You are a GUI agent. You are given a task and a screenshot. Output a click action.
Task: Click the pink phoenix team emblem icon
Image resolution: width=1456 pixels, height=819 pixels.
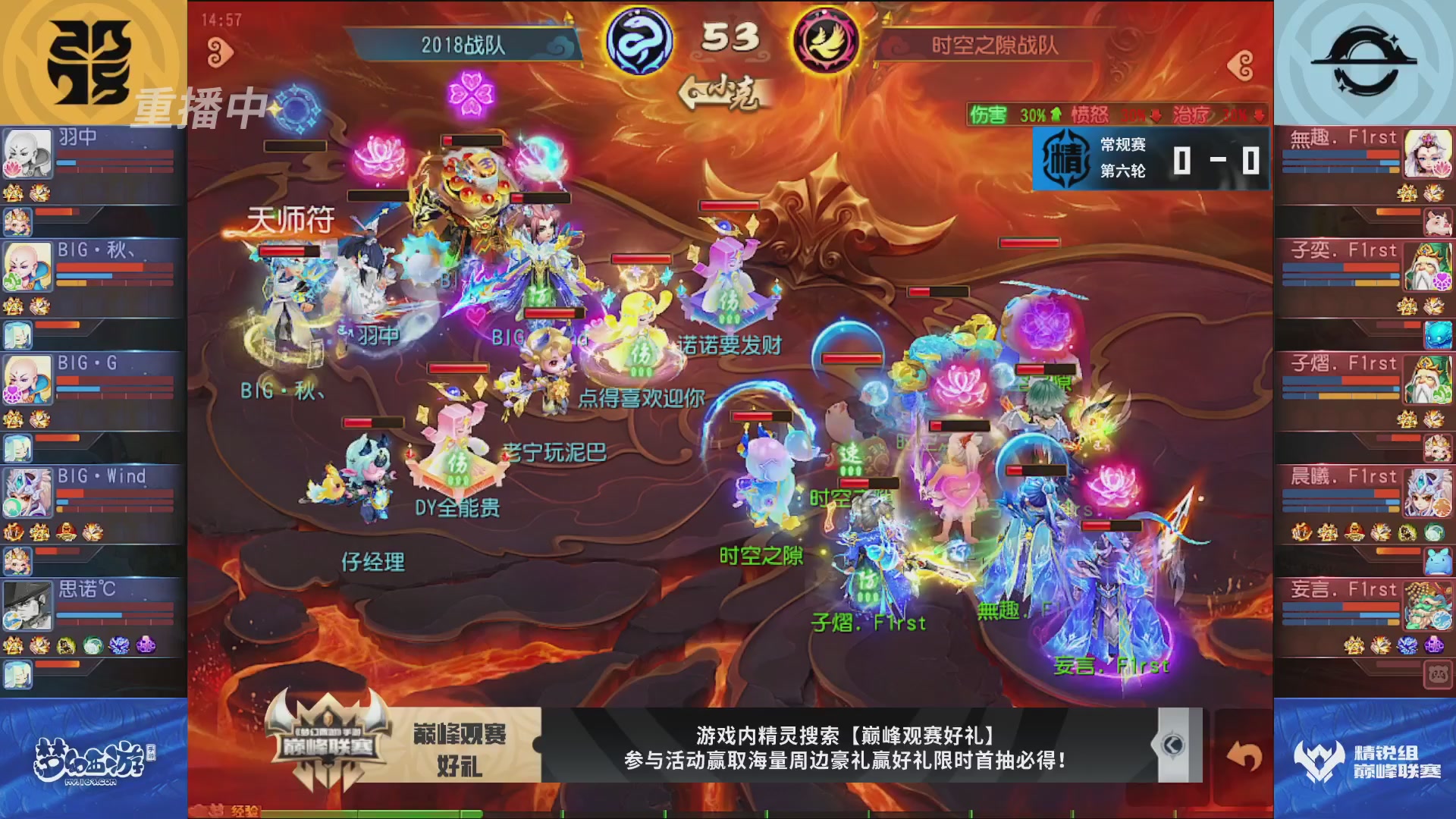coord(825,42)
